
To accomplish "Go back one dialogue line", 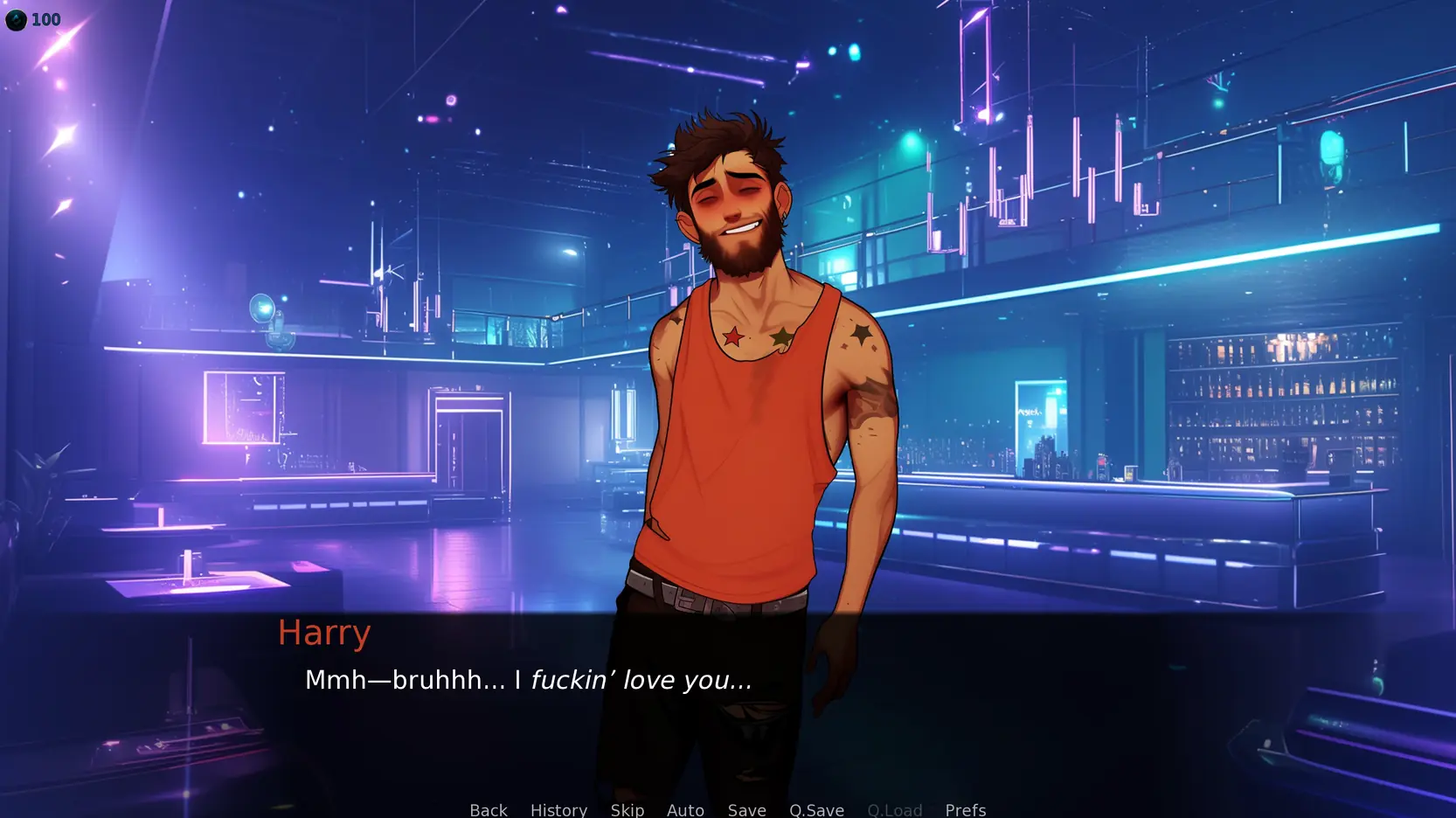I will pyautogui.click(x=489, y=809).
